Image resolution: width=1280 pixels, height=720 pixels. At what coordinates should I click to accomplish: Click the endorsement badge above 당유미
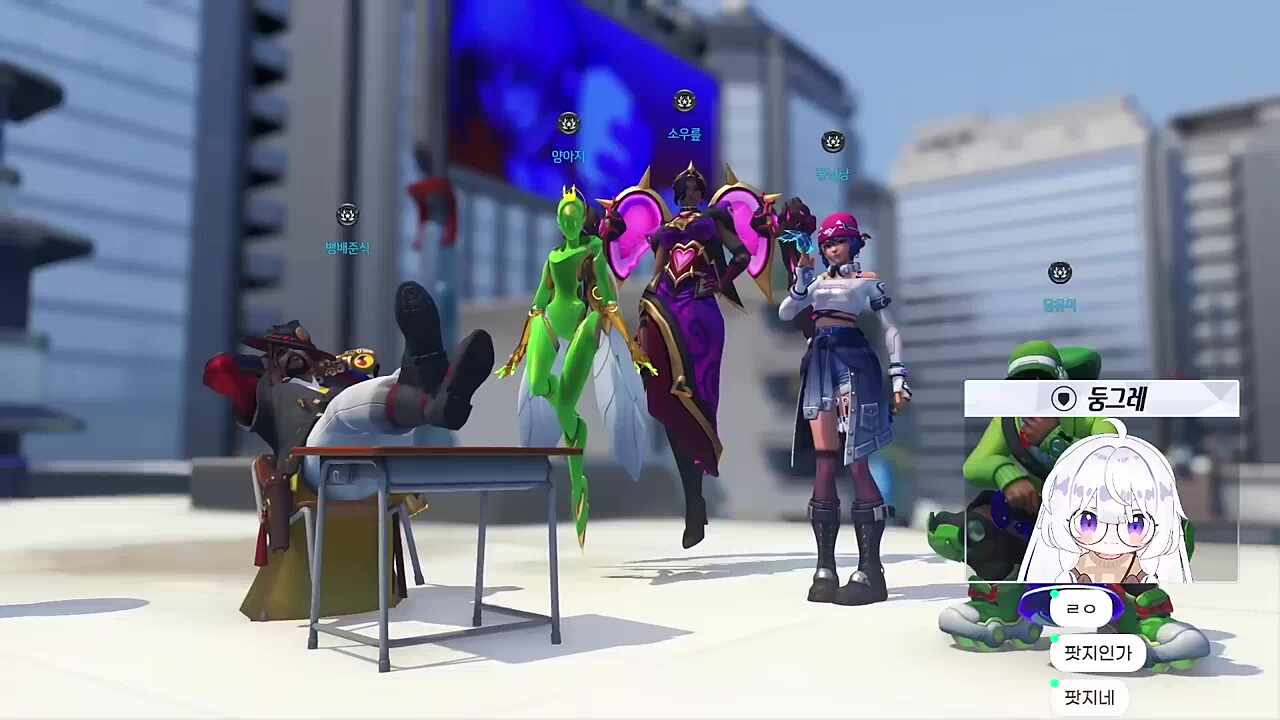(1059, 271)
